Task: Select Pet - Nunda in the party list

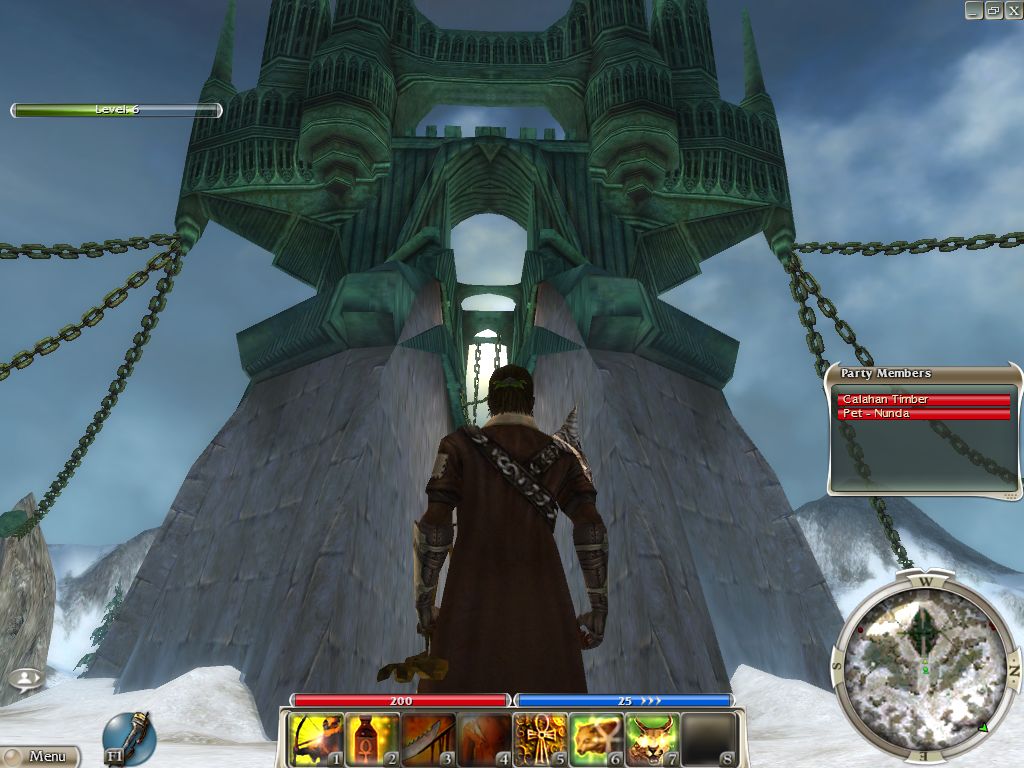Action: (x=923, y=414)
